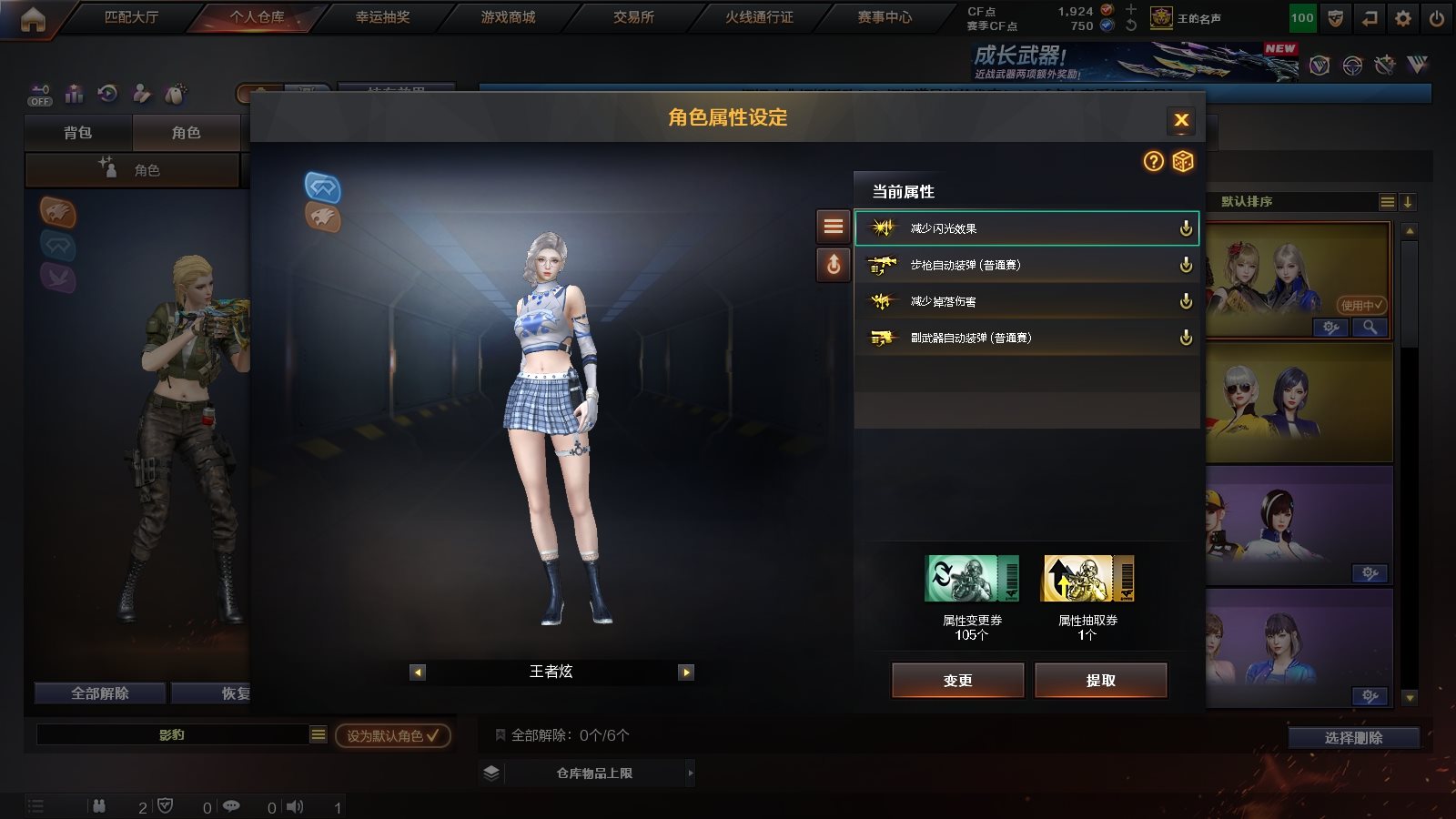This screenshot has width=1456, height=819.
Task: Select the 步枪自动装弹 attribute row
Action: point(1026,265)
